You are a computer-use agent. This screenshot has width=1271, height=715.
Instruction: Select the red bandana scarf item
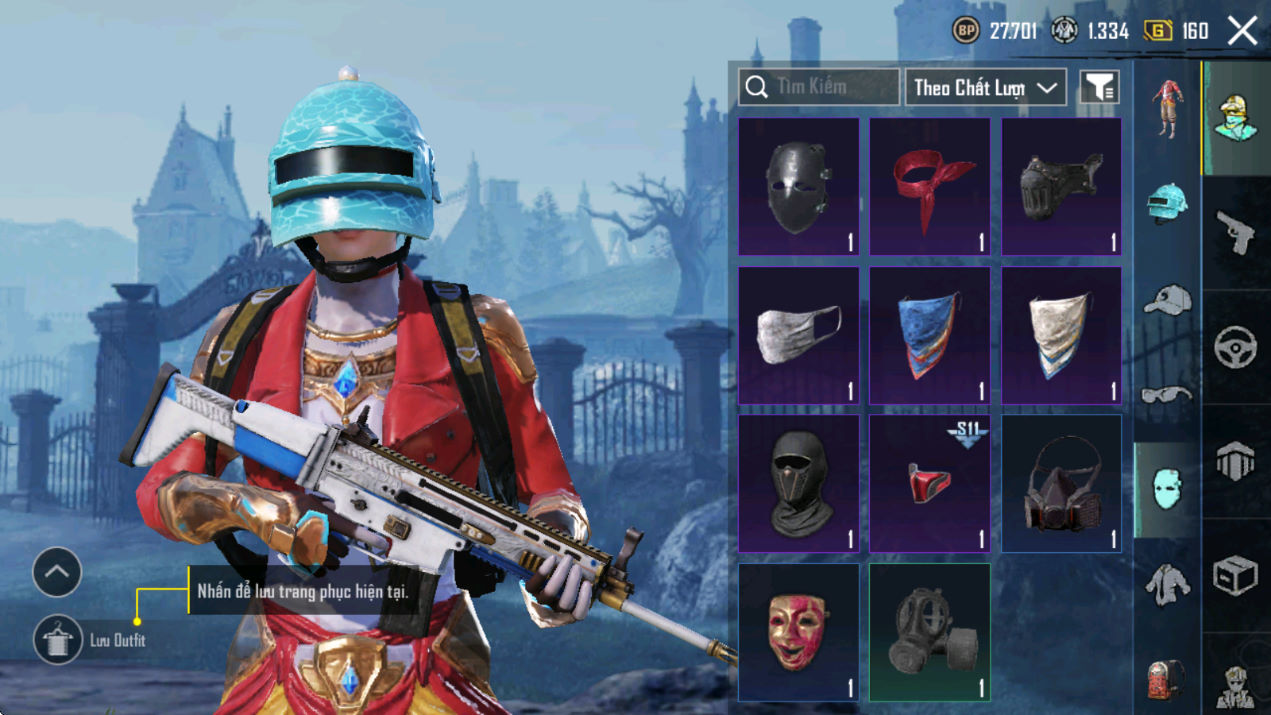coord(929,187)
